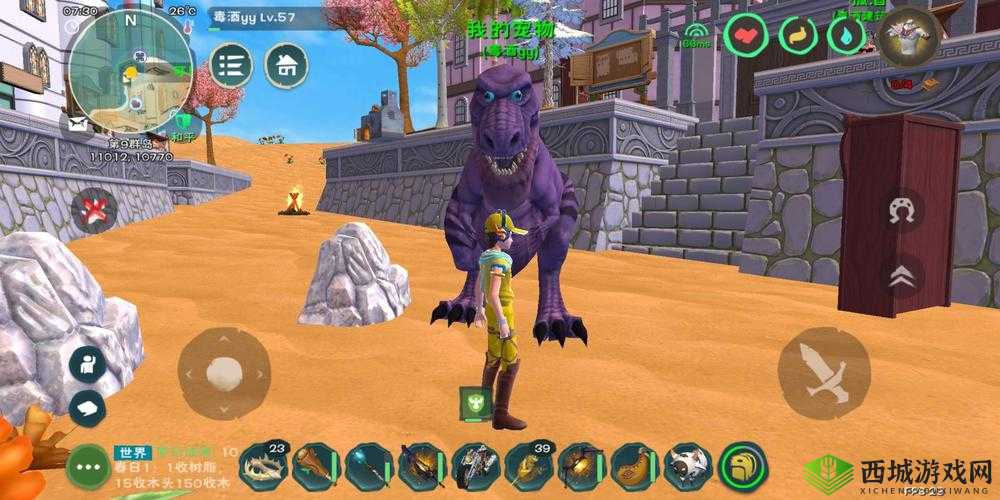Open the list menu button
The image size is (1000, 500).
point(231,66)
